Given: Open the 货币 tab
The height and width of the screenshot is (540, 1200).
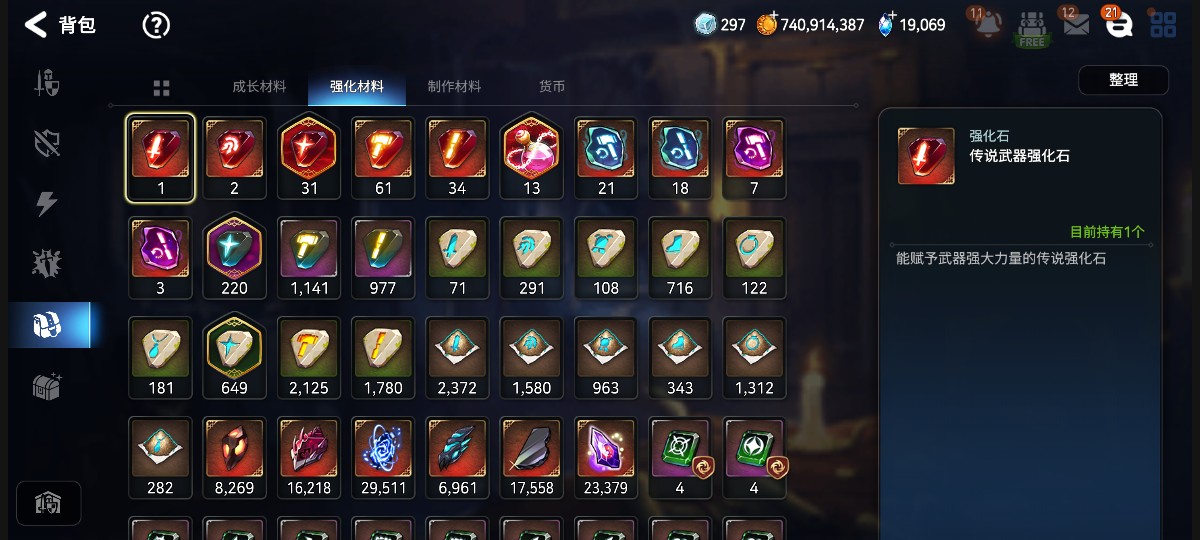Looking at the screenshot, I should (x=552, y=87).
